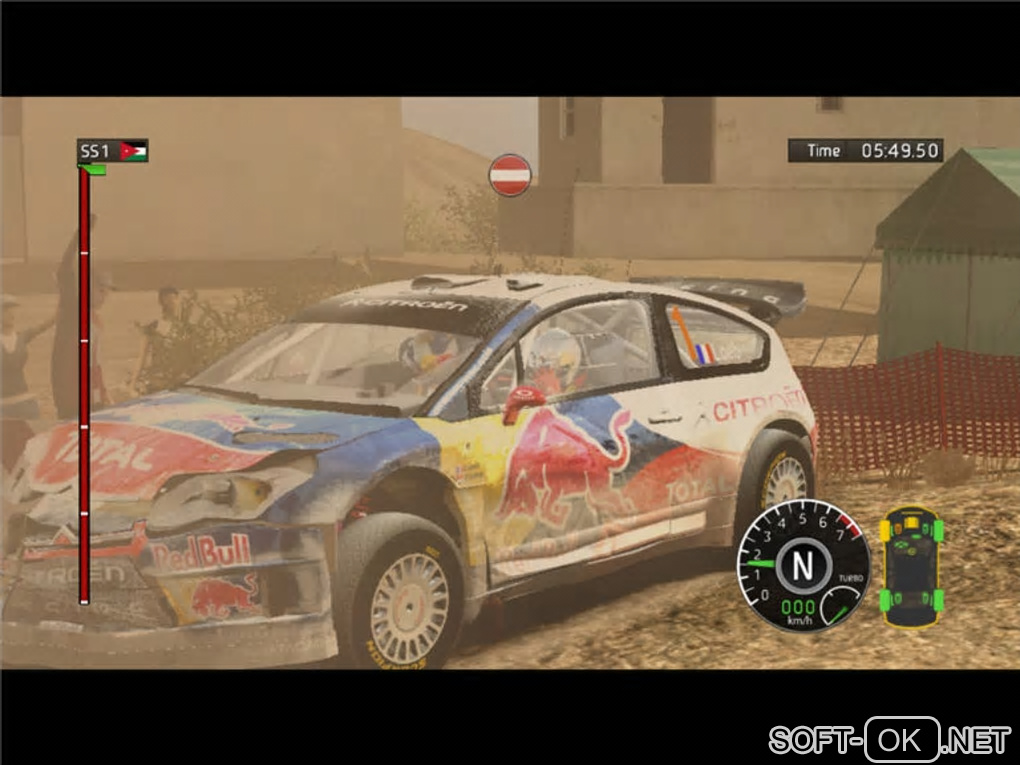Click the red no-entry warning icon
The height and width of the screenshot is (765, 1020).
(x=510, y=175)
